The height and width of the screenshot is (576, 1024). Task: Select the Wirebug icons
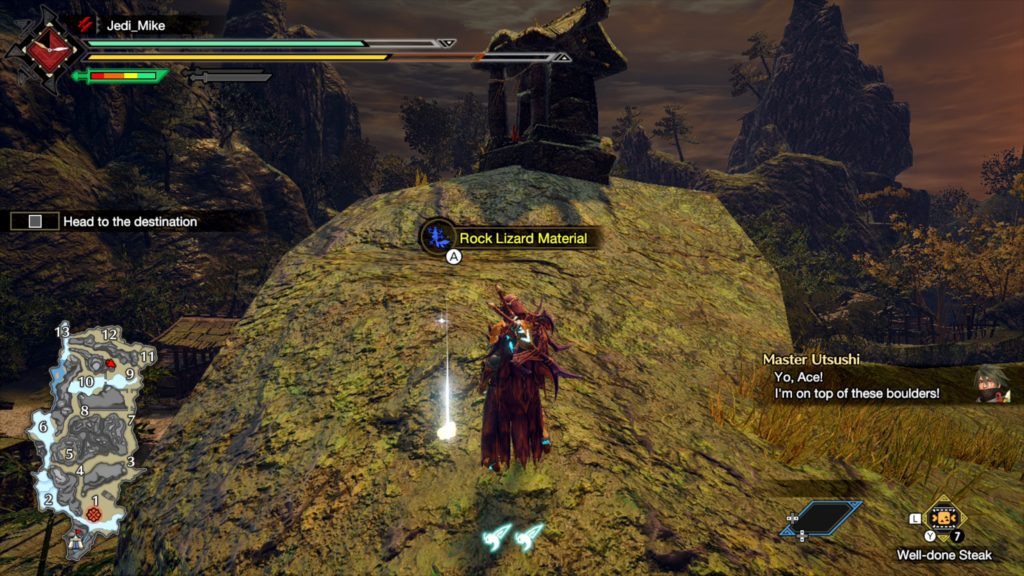[511, 537]
